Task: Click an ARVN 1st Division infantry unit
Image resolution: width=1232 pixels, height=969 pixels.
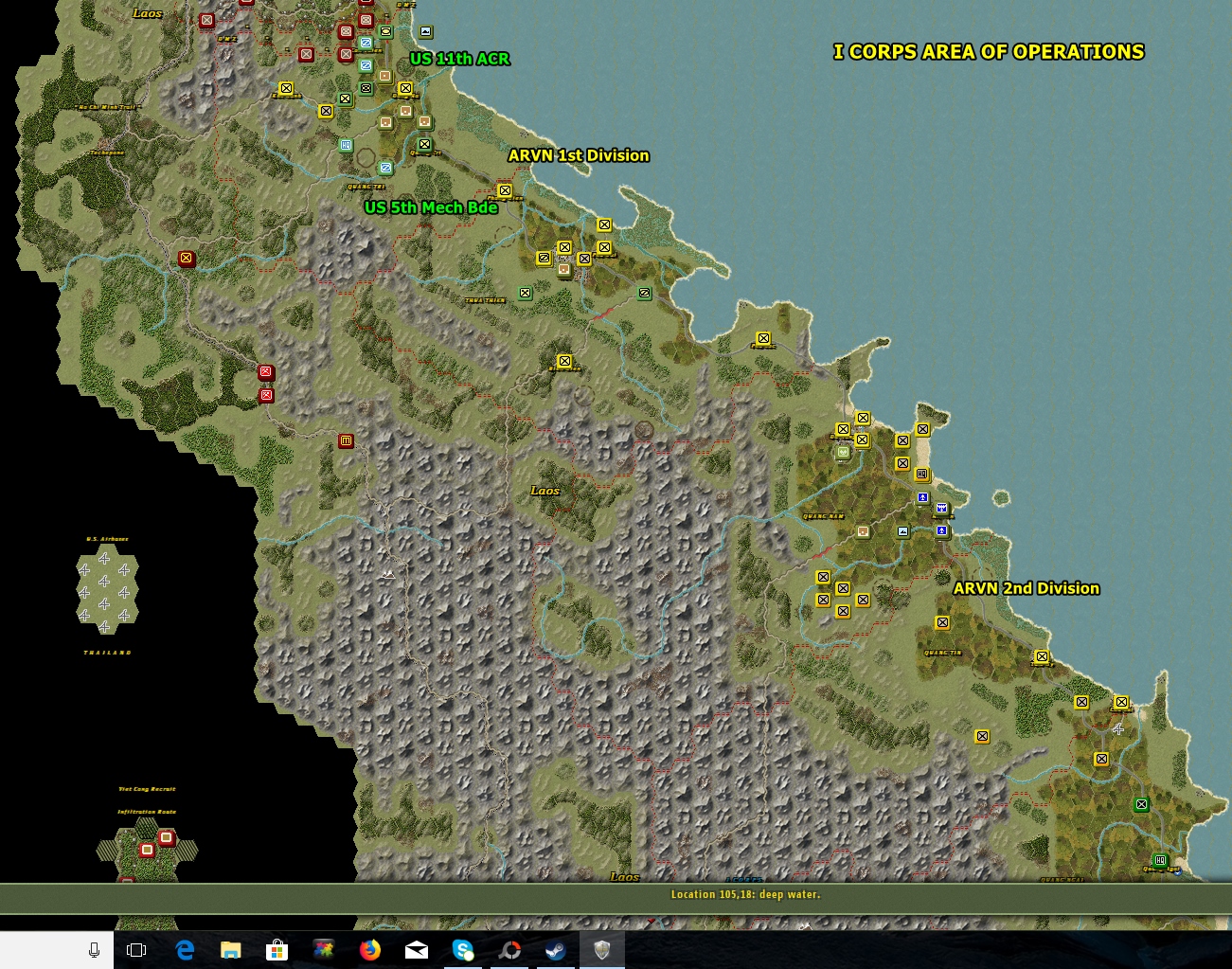Action: pos(603,224)
